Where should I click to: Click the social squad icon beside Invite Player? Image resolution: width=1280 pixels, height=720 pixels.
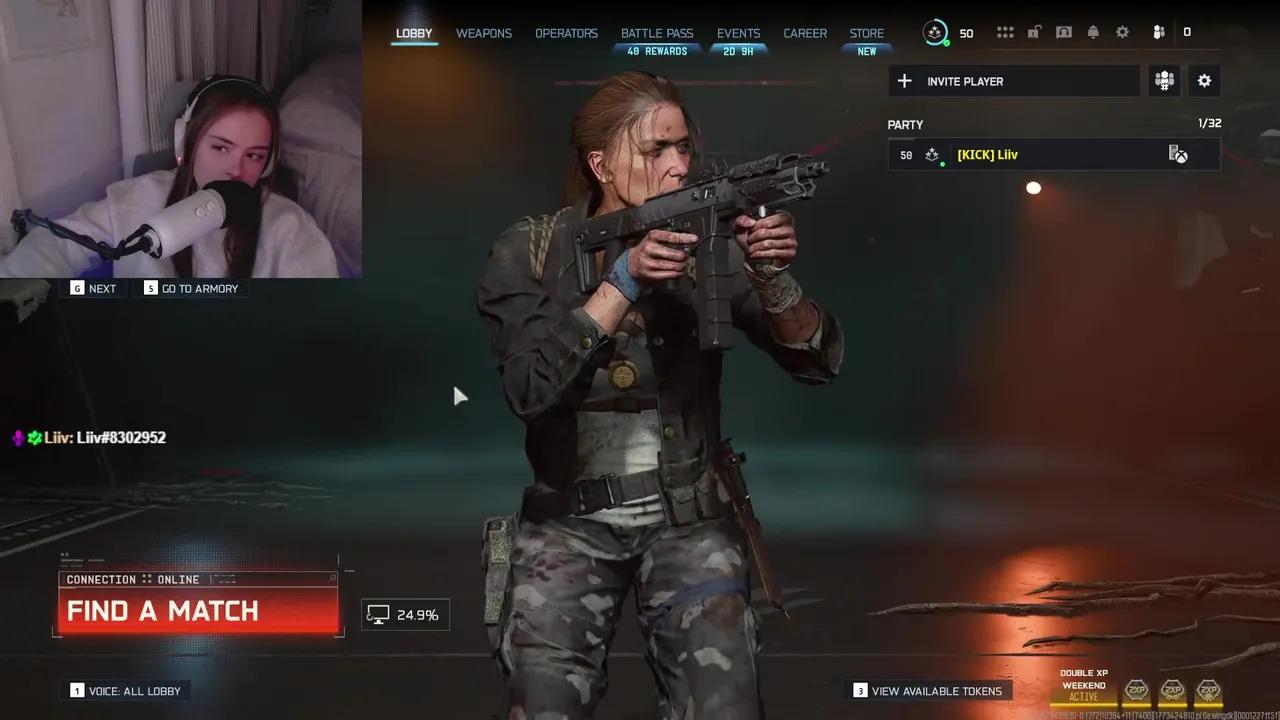[x=1164, y=81]
